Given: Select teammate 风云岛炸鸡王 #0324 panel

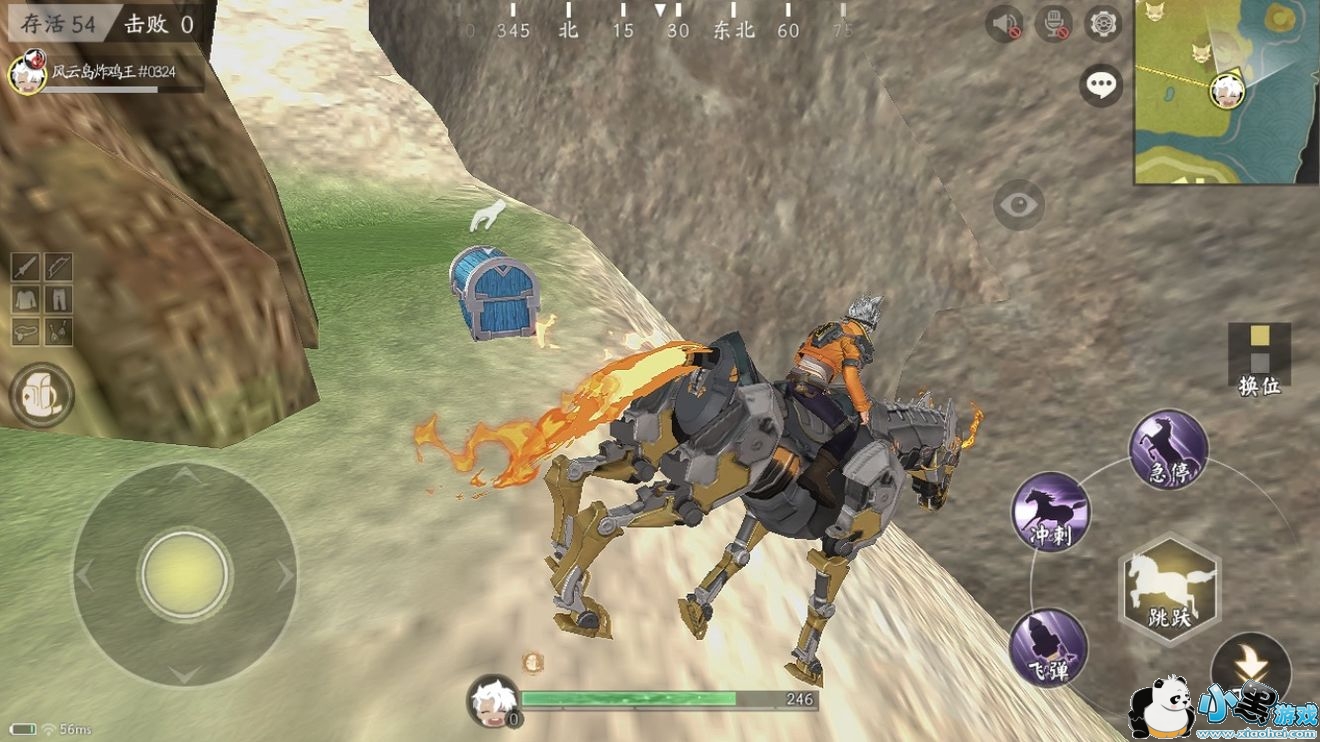Looking at the screenshot, I should (x=105, y=74).
